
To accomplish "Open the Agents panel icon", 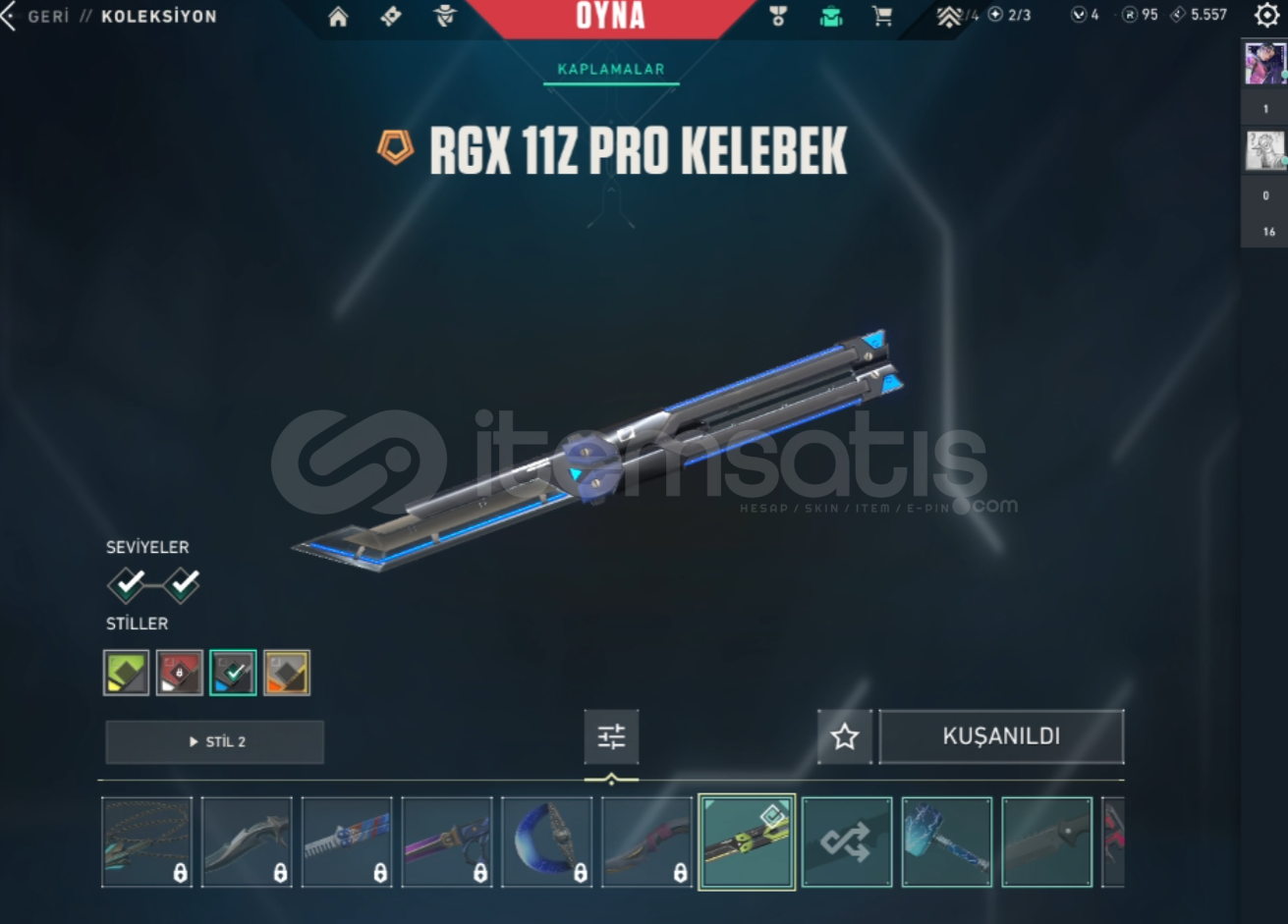I will tap(445, 16).
